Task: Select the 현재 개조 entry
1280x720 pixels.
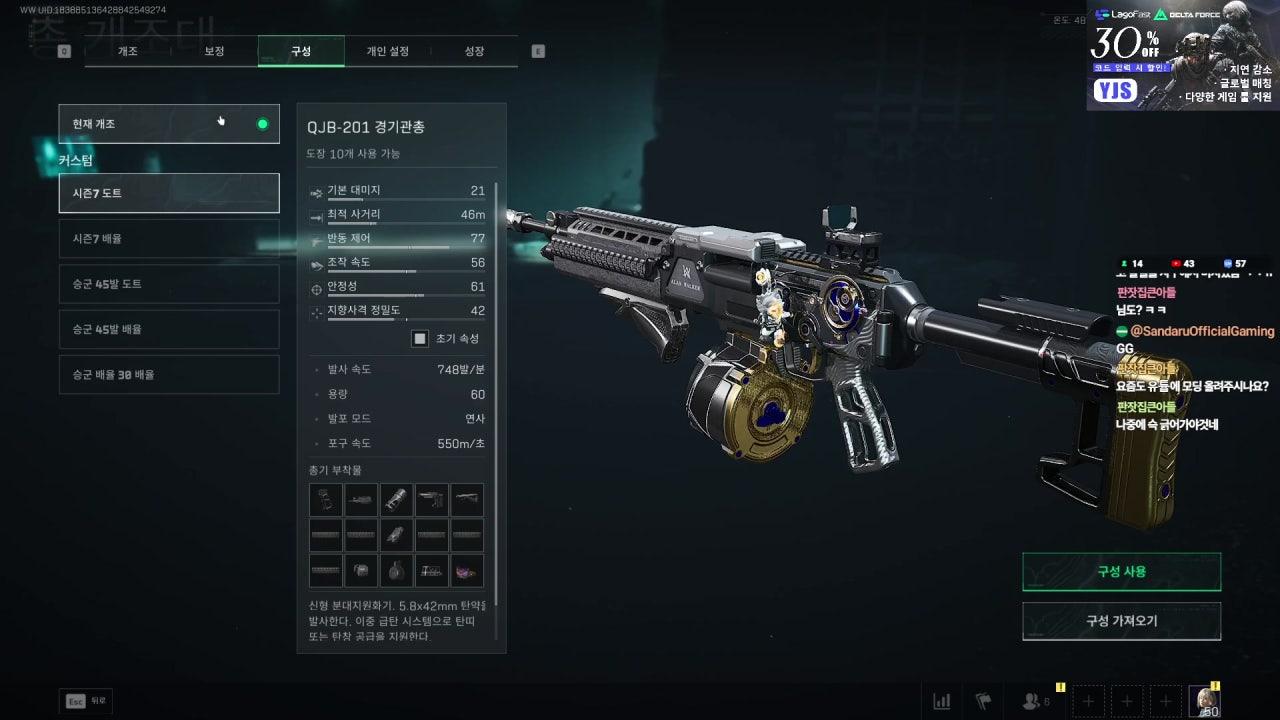Action: 168,124
